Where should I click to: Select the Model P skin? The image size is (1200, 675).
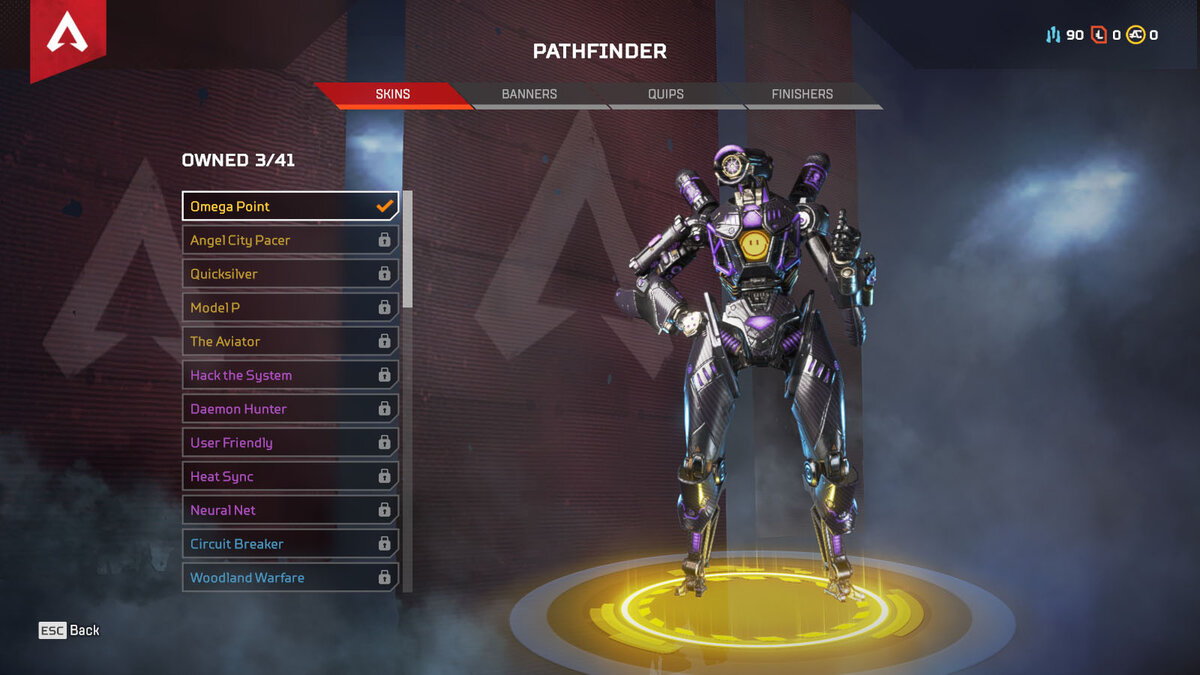[290, 308]
